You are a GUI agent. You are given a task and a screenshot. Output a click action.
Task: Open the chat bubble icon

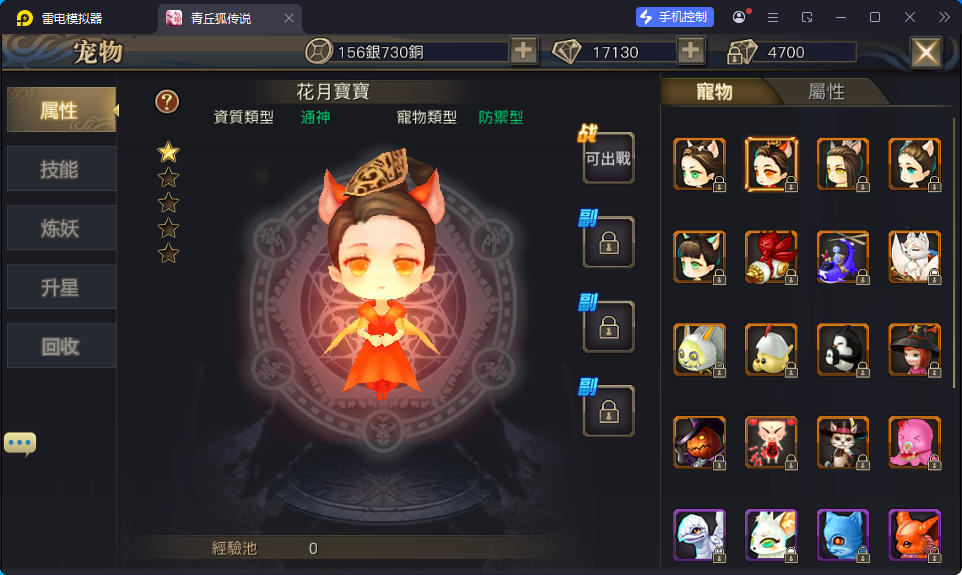[20, 443]
